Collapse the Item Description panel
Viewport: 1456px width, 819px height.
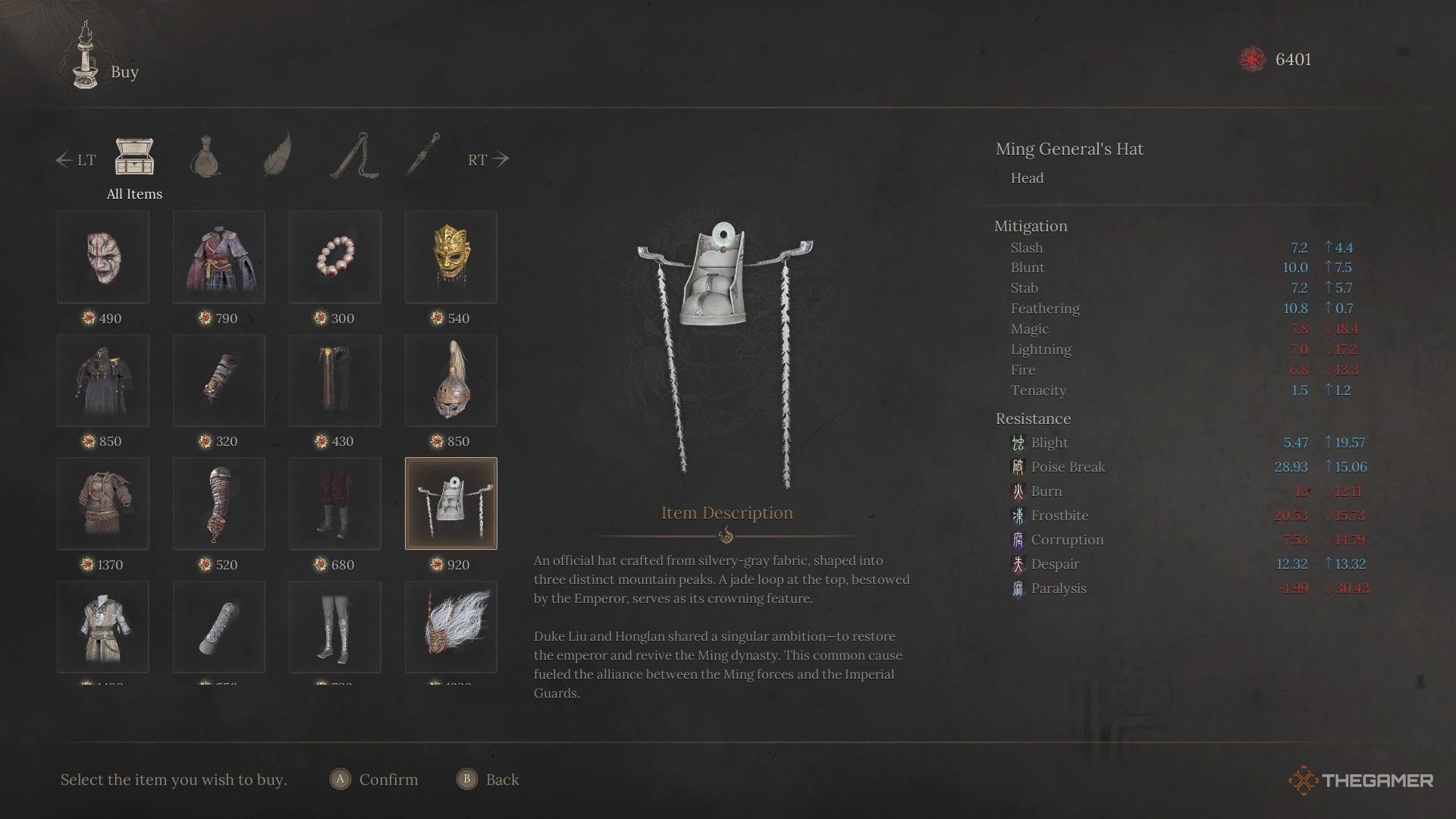(x=726, y=512)
